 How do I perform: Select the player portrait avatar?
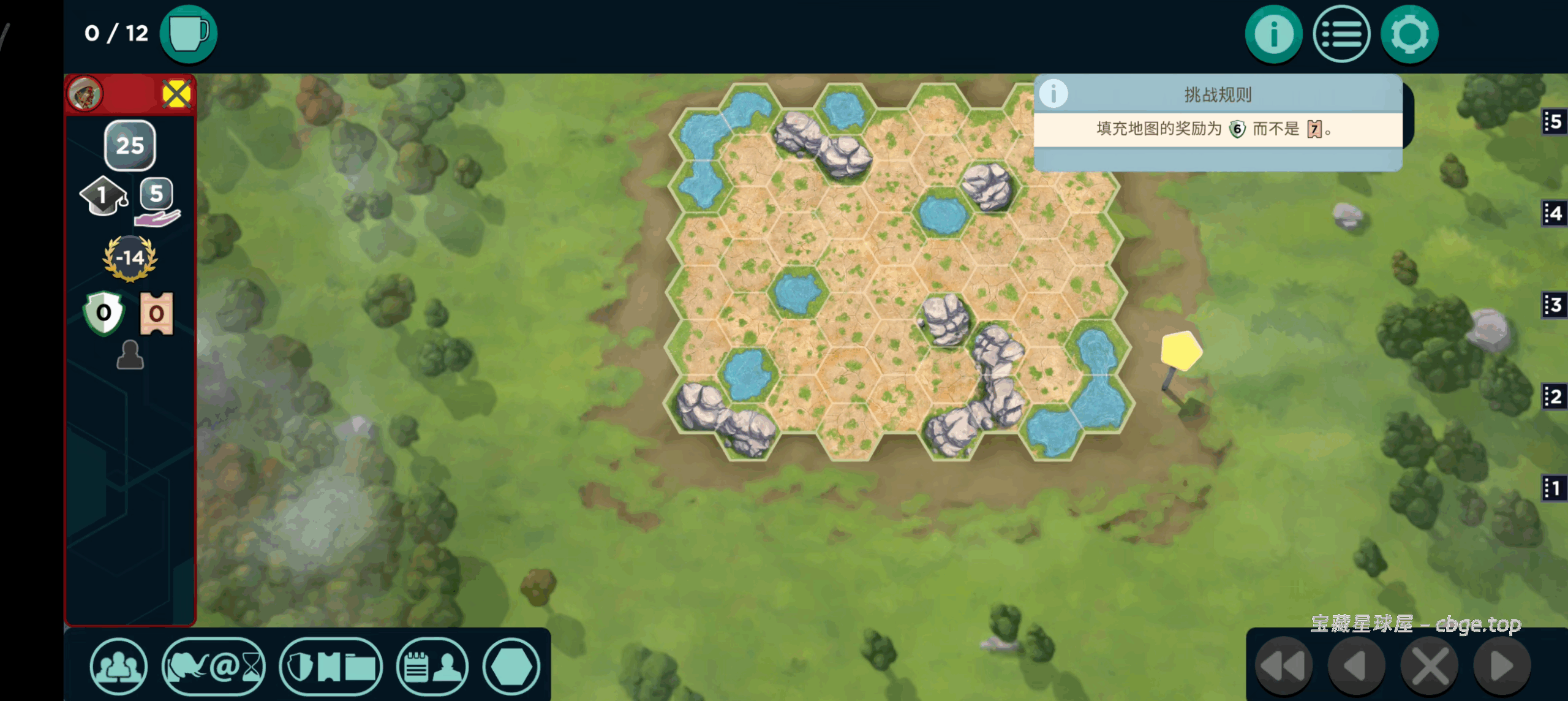(x=85, y=94)
